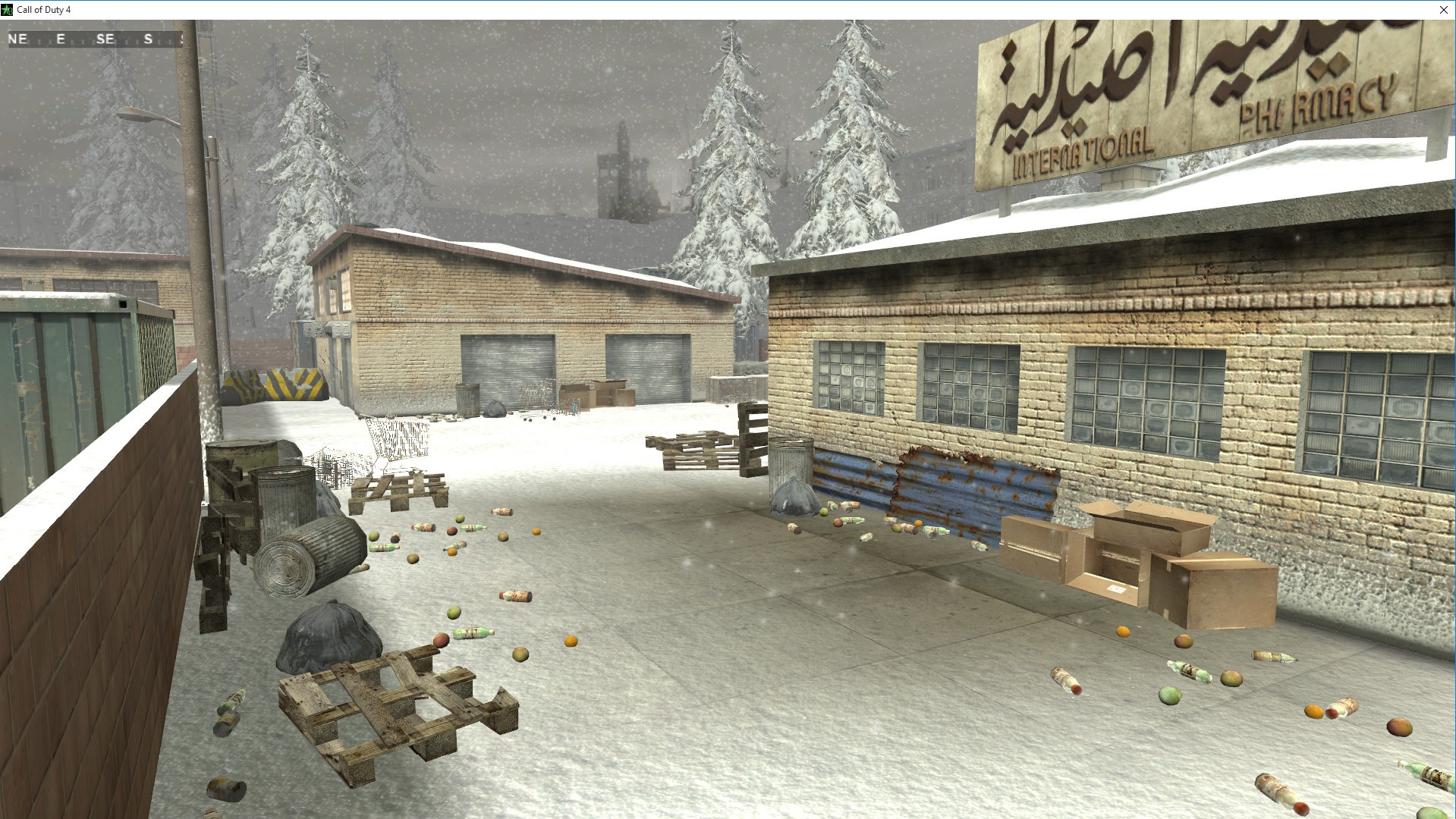Click the E letter on the compass strip

click(x=60, y=39)
